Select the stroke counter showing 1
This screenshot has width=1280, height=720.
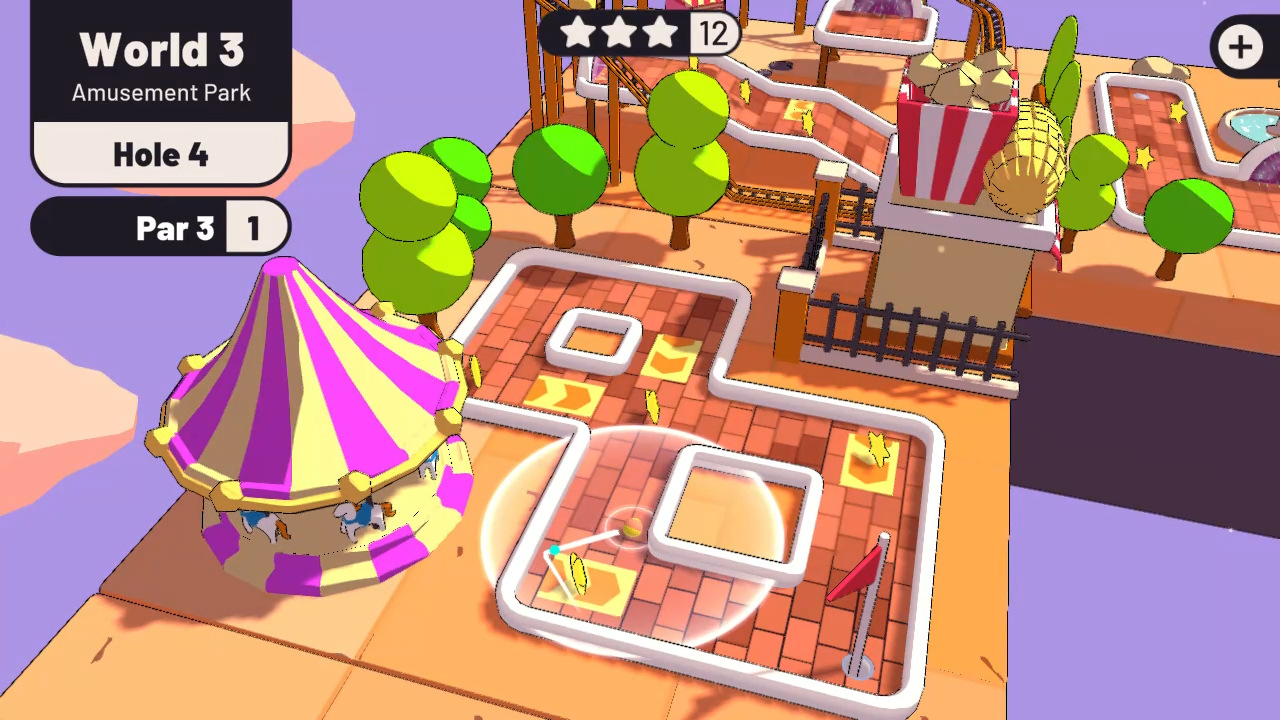[x=256, y=228]
